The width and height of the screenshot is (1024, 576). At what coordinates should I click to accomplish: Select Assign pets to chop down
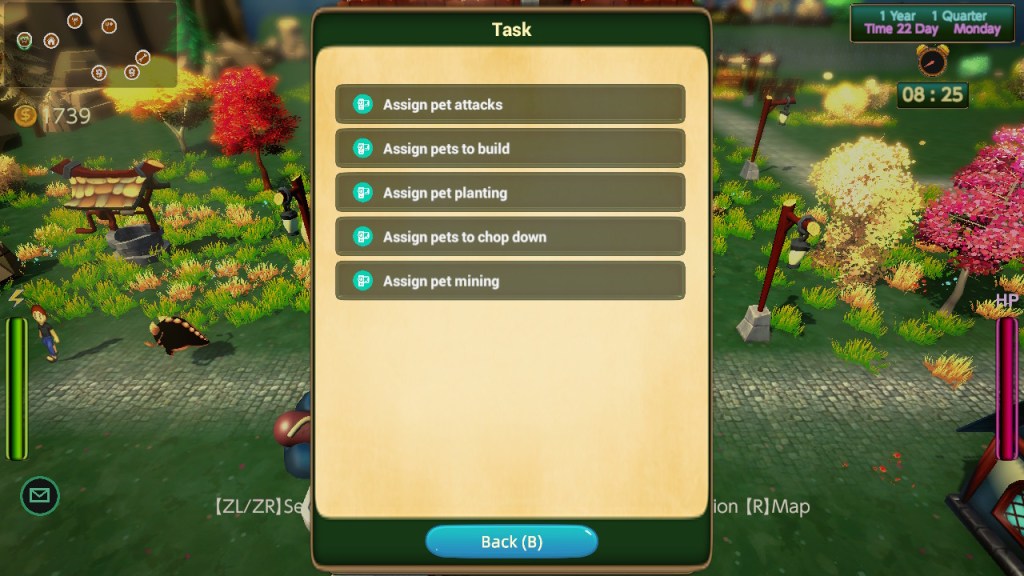click(x=510, y=236)
